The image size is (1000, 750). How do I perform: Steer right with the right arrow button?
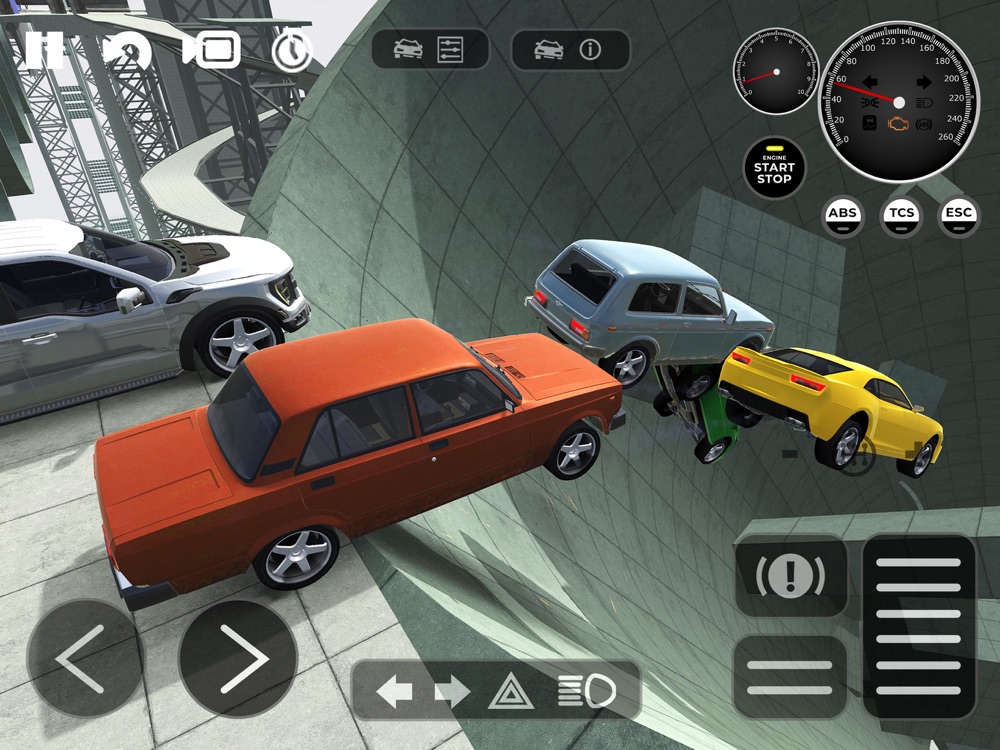pos(238,658)
